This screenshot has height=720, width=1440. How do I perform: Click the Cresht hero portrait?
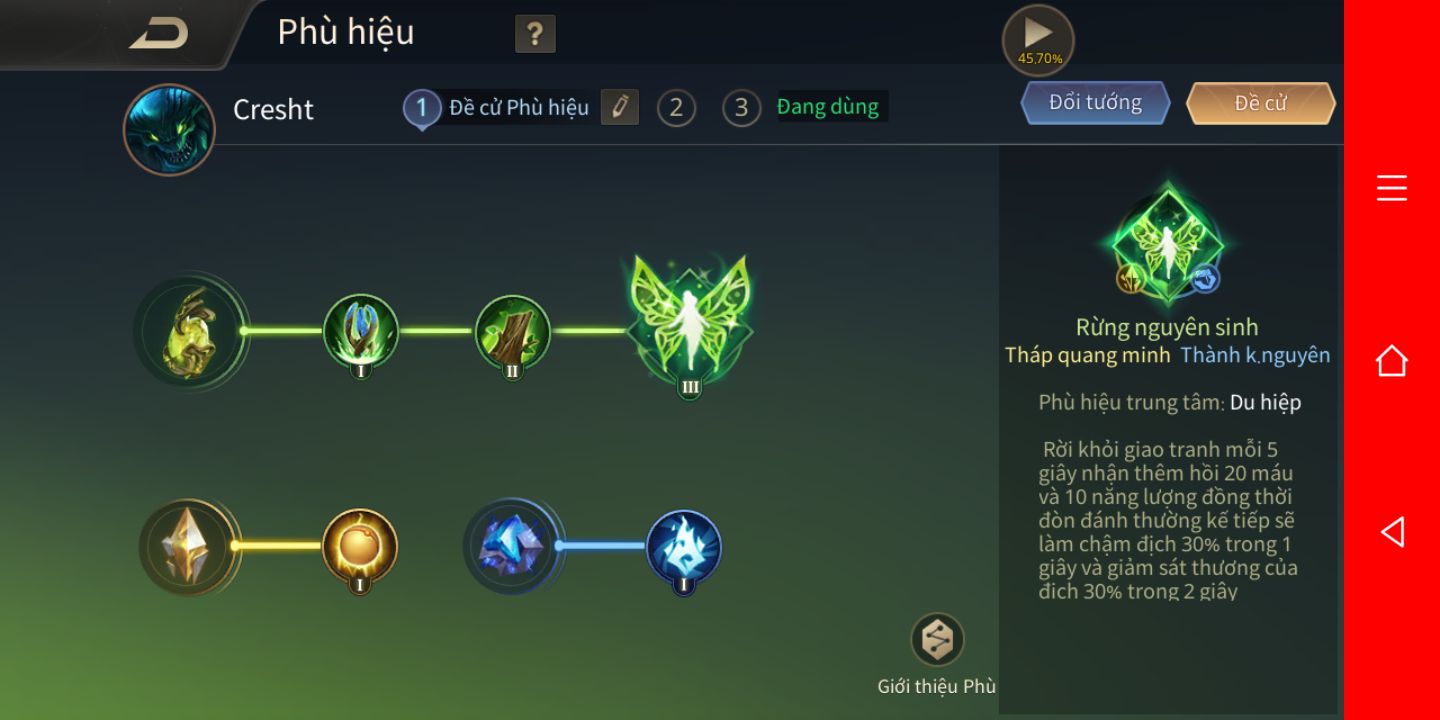click(x=169, y=130)
